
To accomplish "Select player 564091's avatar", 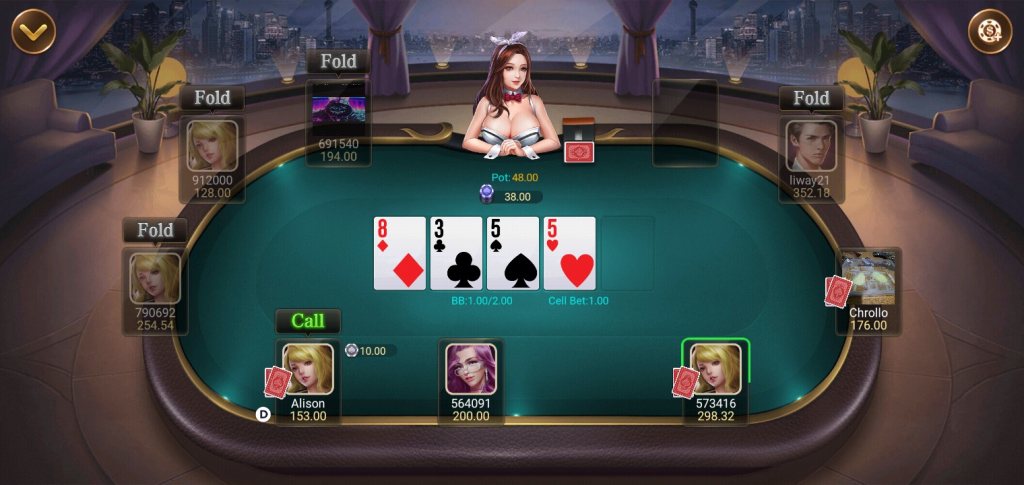I will [x=470, y=369].
